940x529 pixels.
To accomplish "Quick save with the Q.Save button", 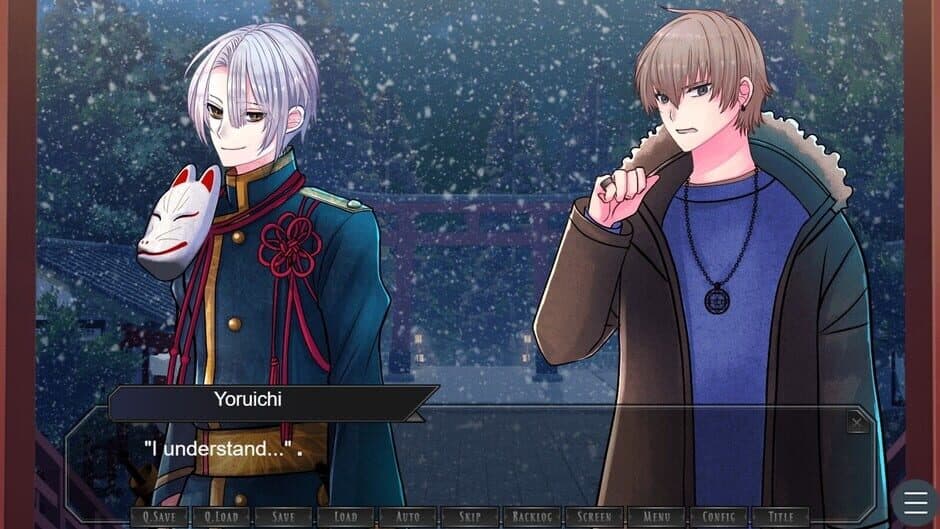I will (158, 517).
